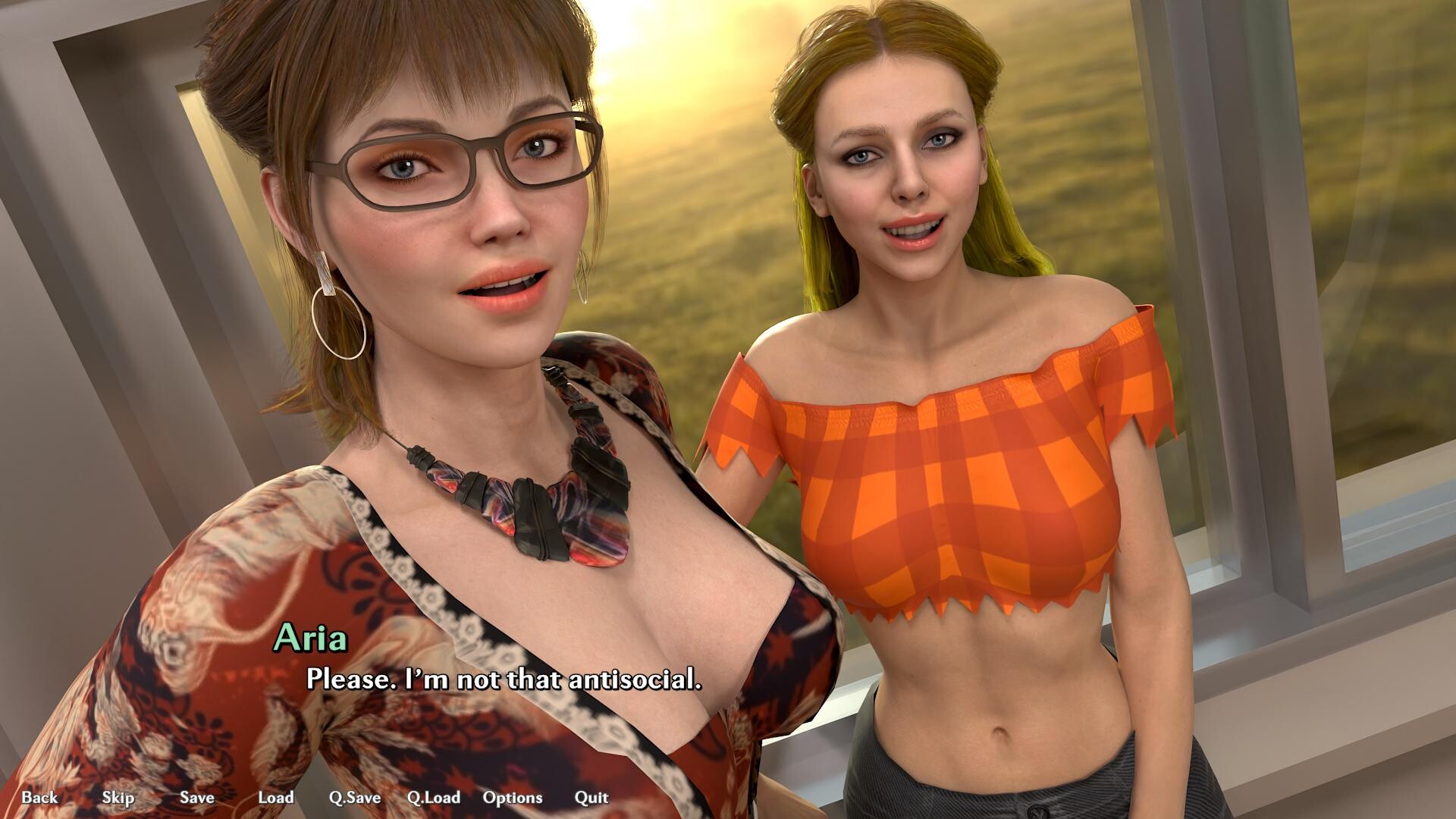Screen dimensions: 1456x819
Task: Select Save from the quick menu
Action: pyautogui.click(x=196, y=798)
